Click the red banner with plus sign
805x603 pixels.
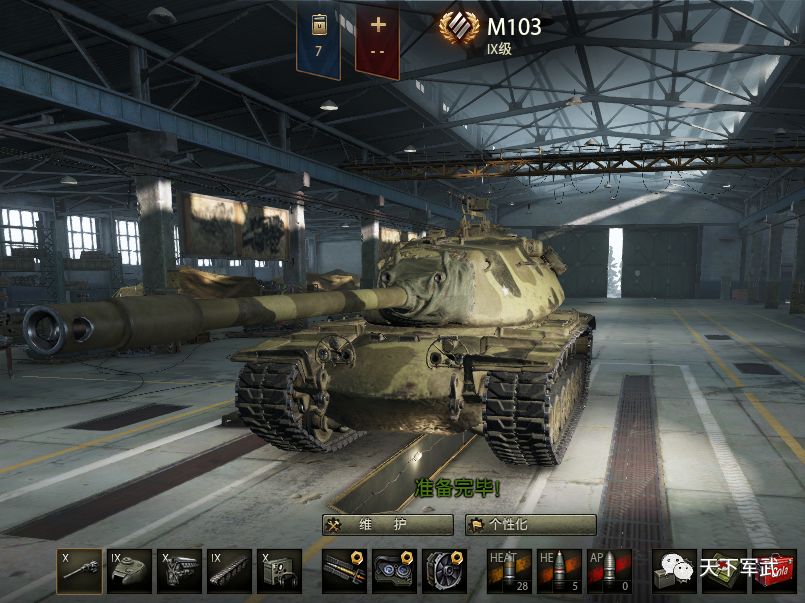(377, 38)
